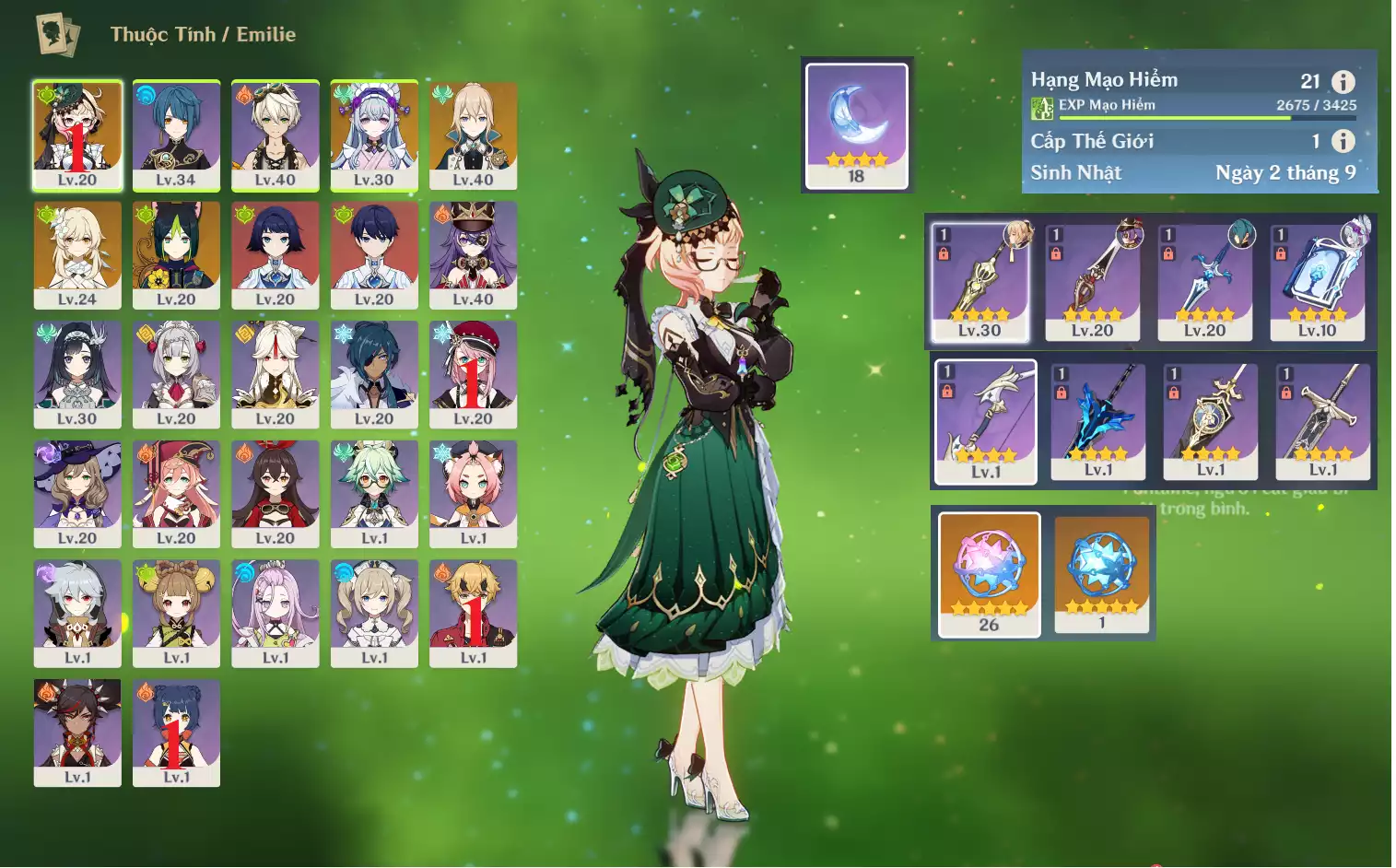
Task: Select the Lv.30 polearm weapon card
Action: [980, 281]
